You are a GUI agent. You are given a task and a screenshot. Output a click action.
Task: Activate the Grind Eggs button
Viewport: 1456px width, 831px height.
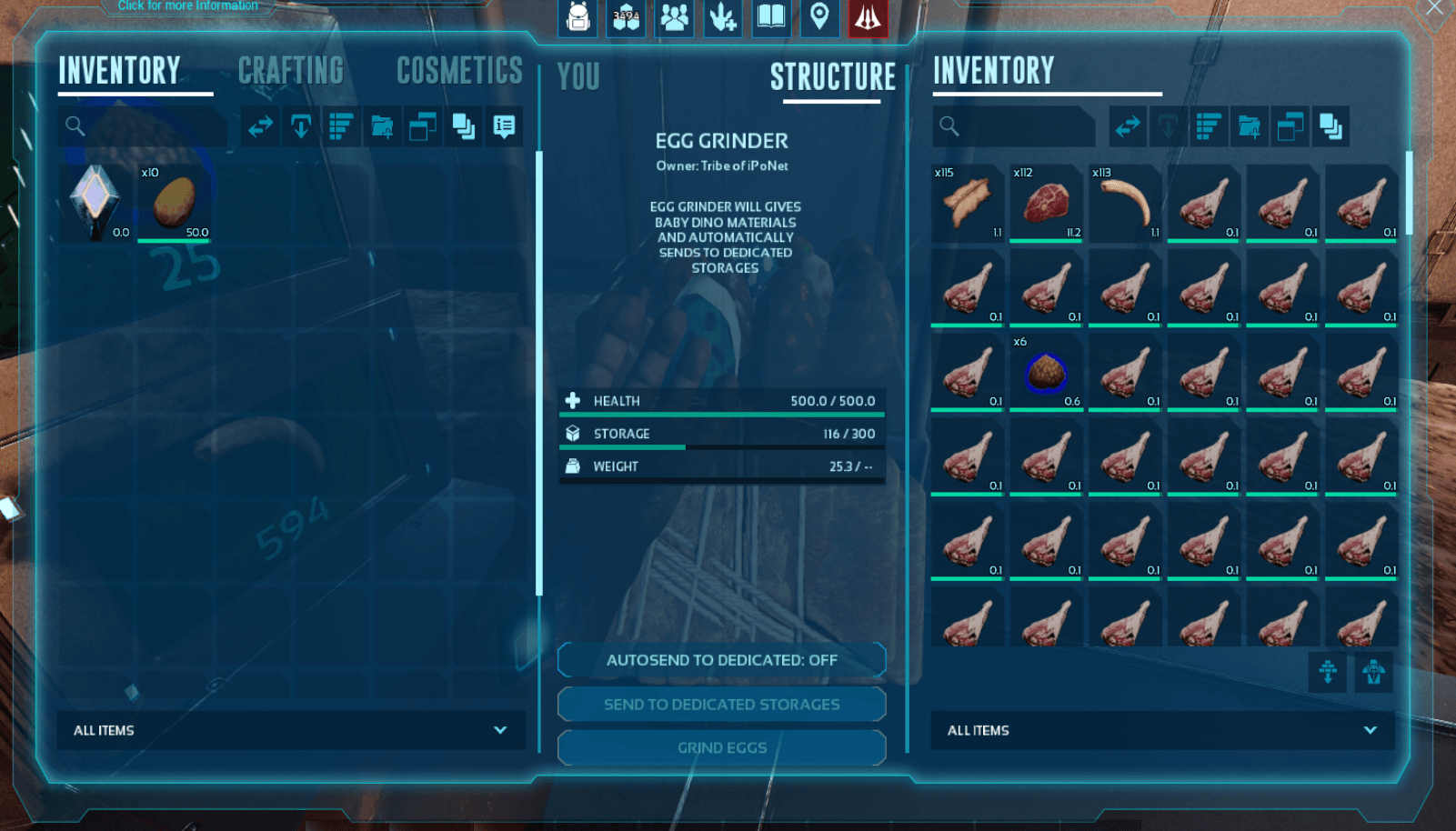(x=722, y=748)
